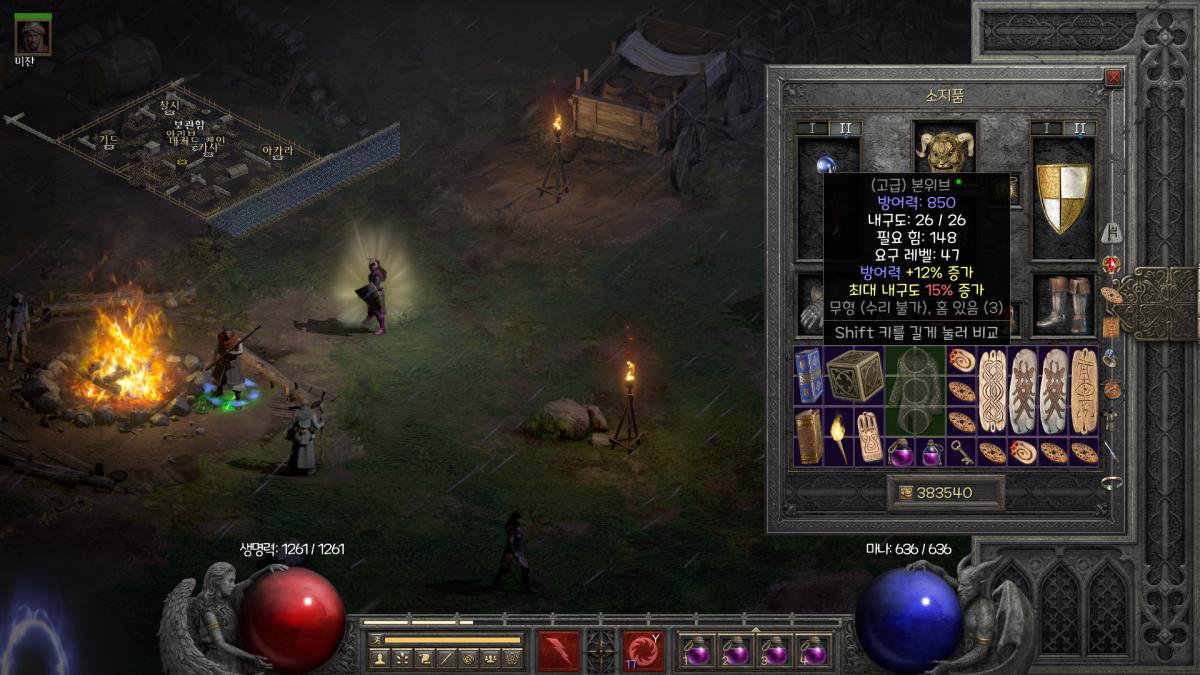Select the equipped gloves slot

(812, 304)
